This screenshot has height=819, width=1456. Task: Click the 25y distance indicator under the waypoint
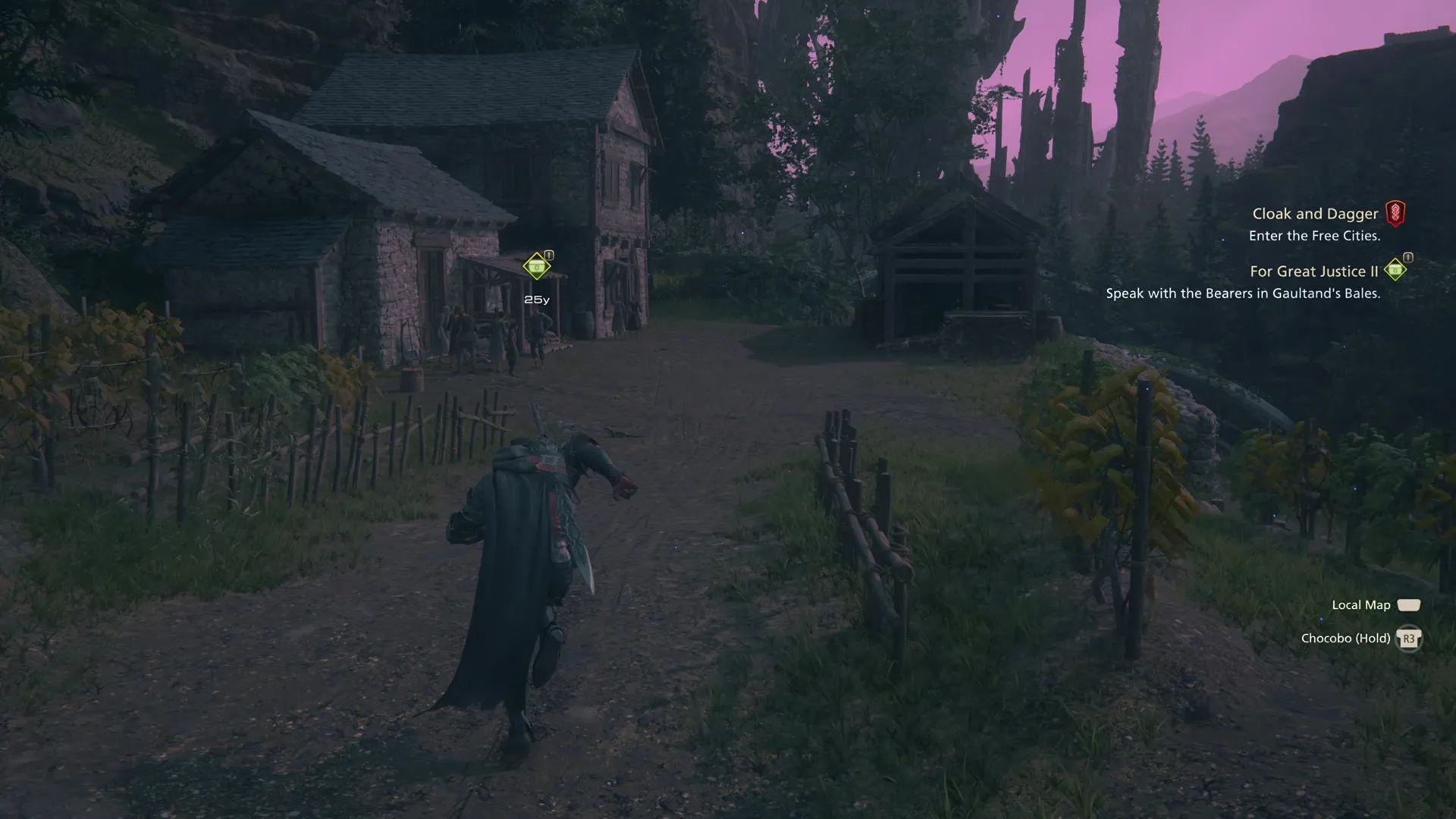click(537, 300)
